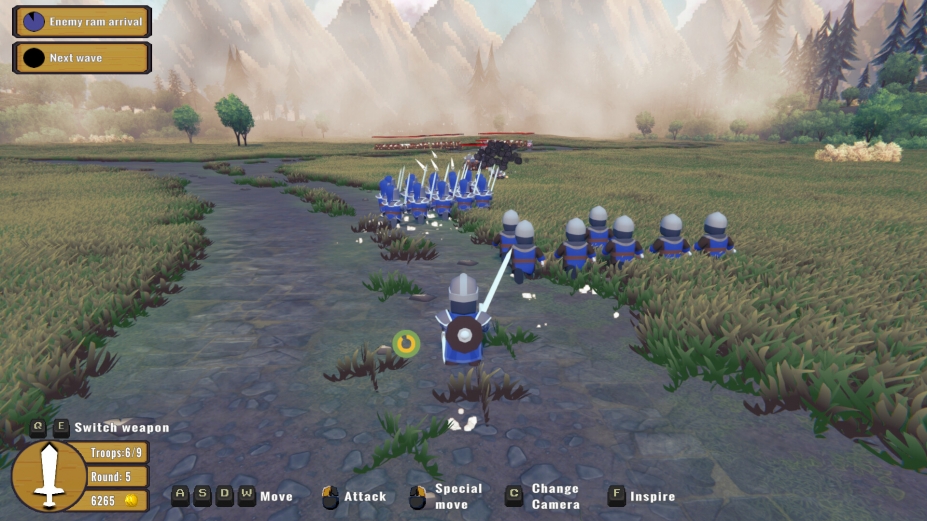The height and width of the screenshot is (521, 927).
Task: Click the Enemy ram arrival timer panel
Action: [82, 21]
